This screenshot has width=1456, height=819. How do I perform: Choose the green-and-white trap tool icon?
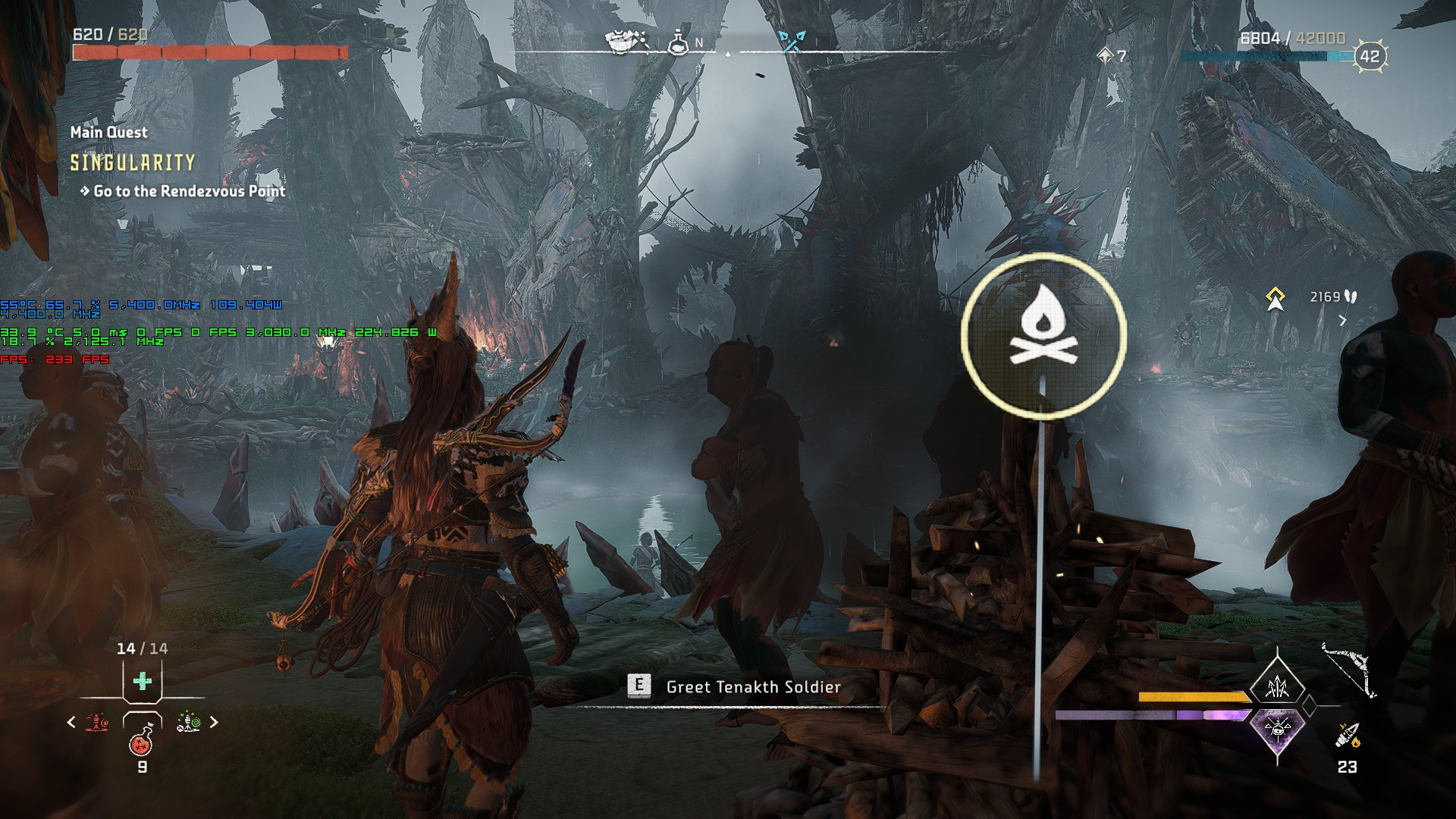tap(188, 723)
